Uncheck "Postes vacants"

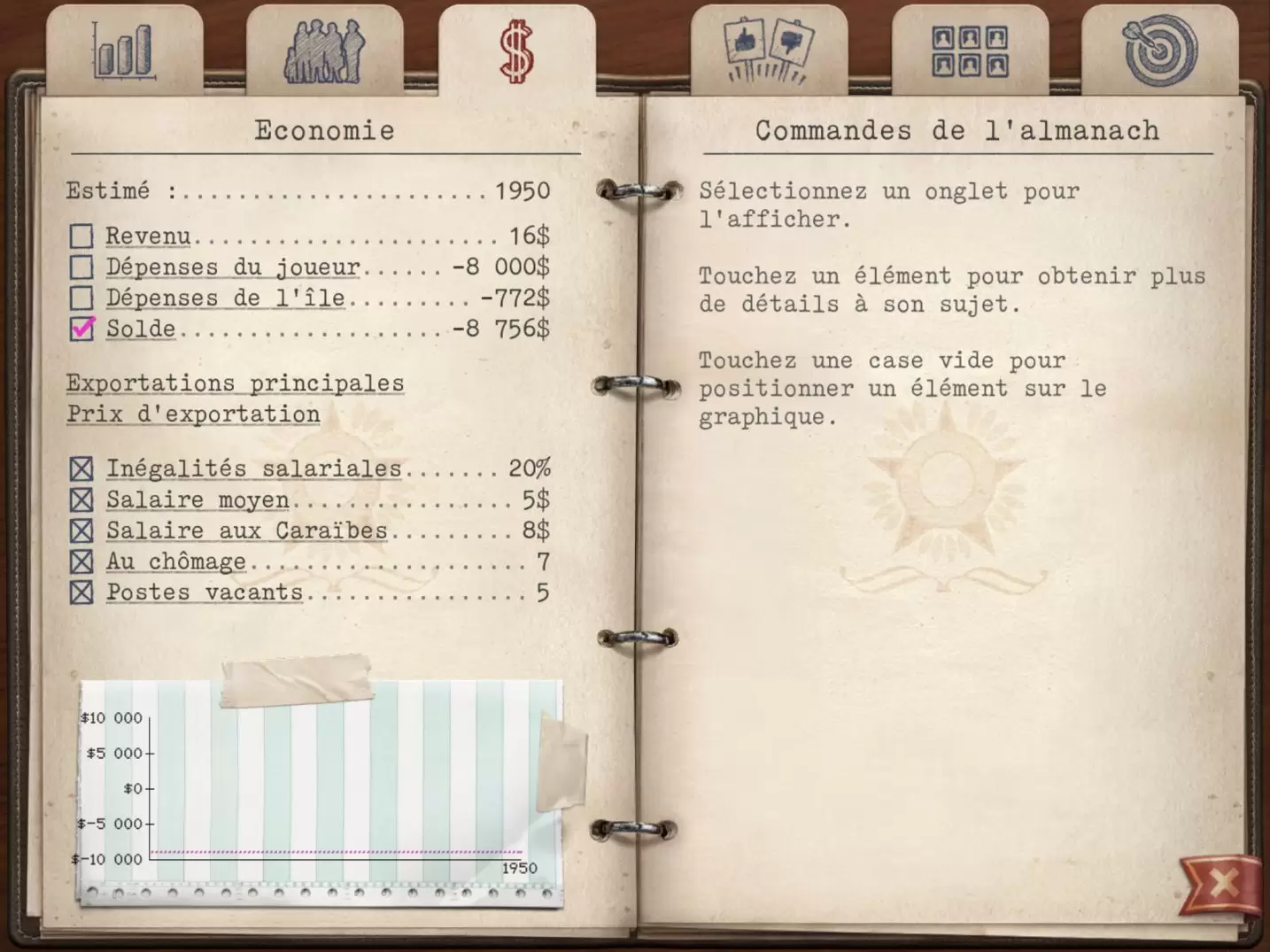[81, 592]
